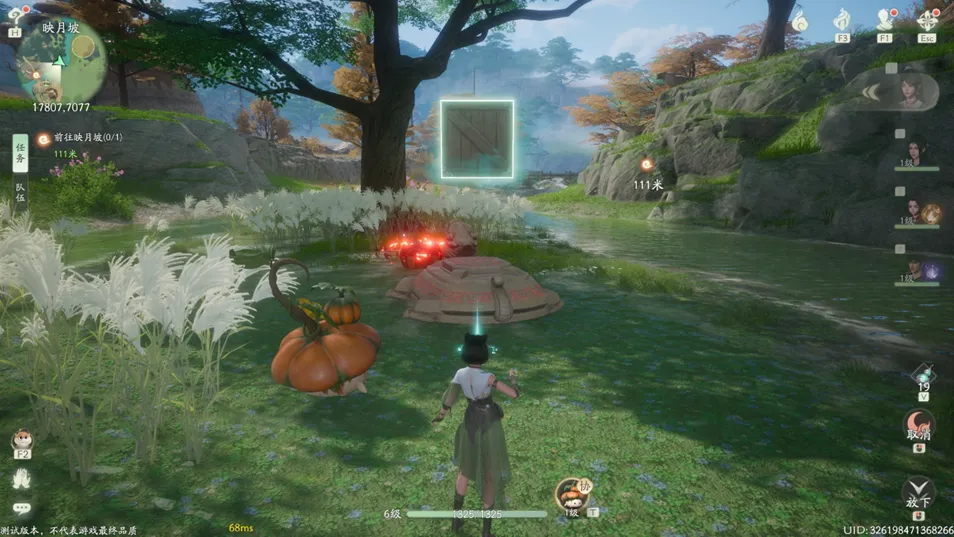Click the mushroom companion 协 icon

pyautogui.click(x=572, y=493)
